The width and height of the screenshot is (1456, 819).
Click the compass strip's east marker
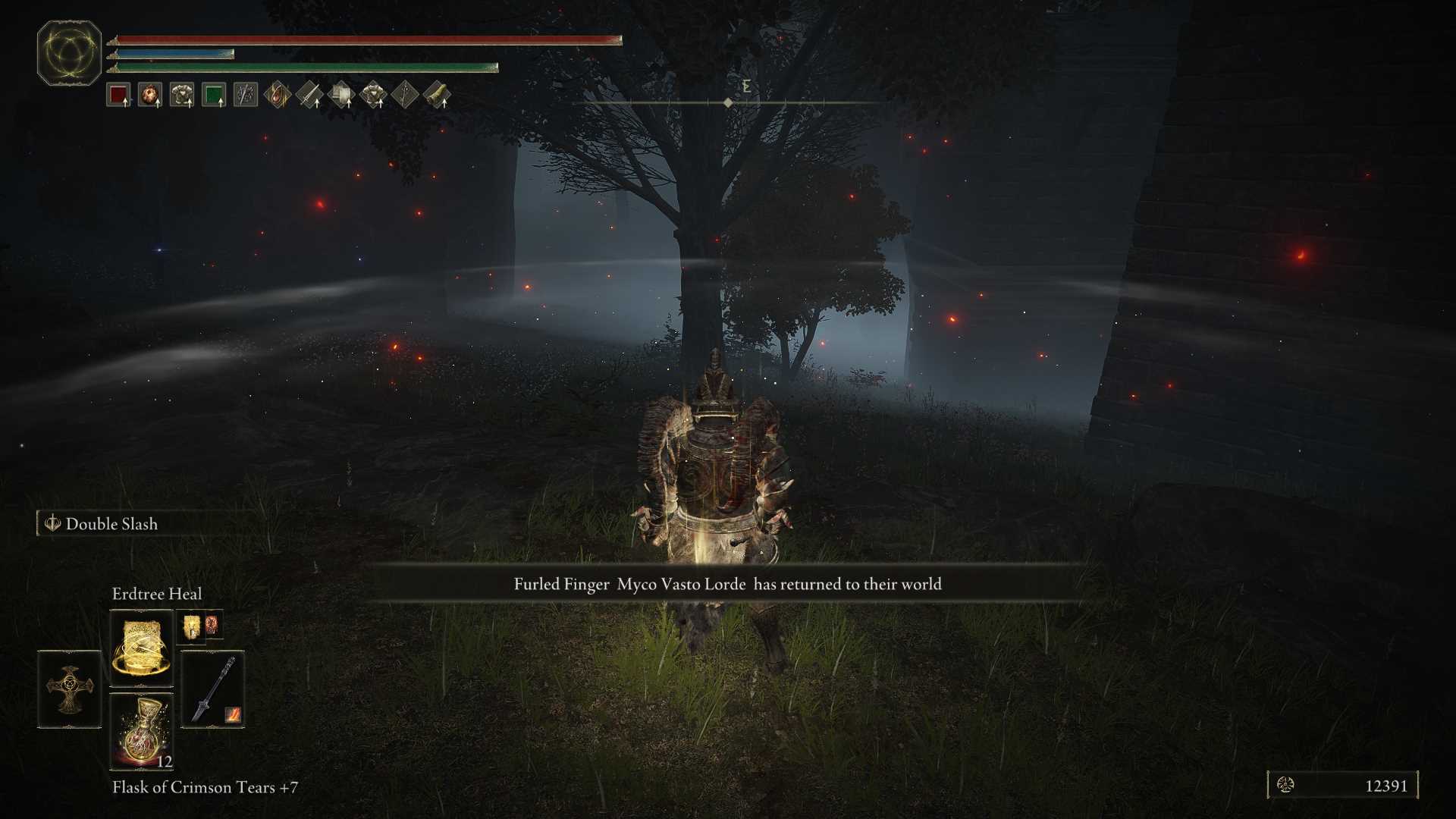[746, 86]
